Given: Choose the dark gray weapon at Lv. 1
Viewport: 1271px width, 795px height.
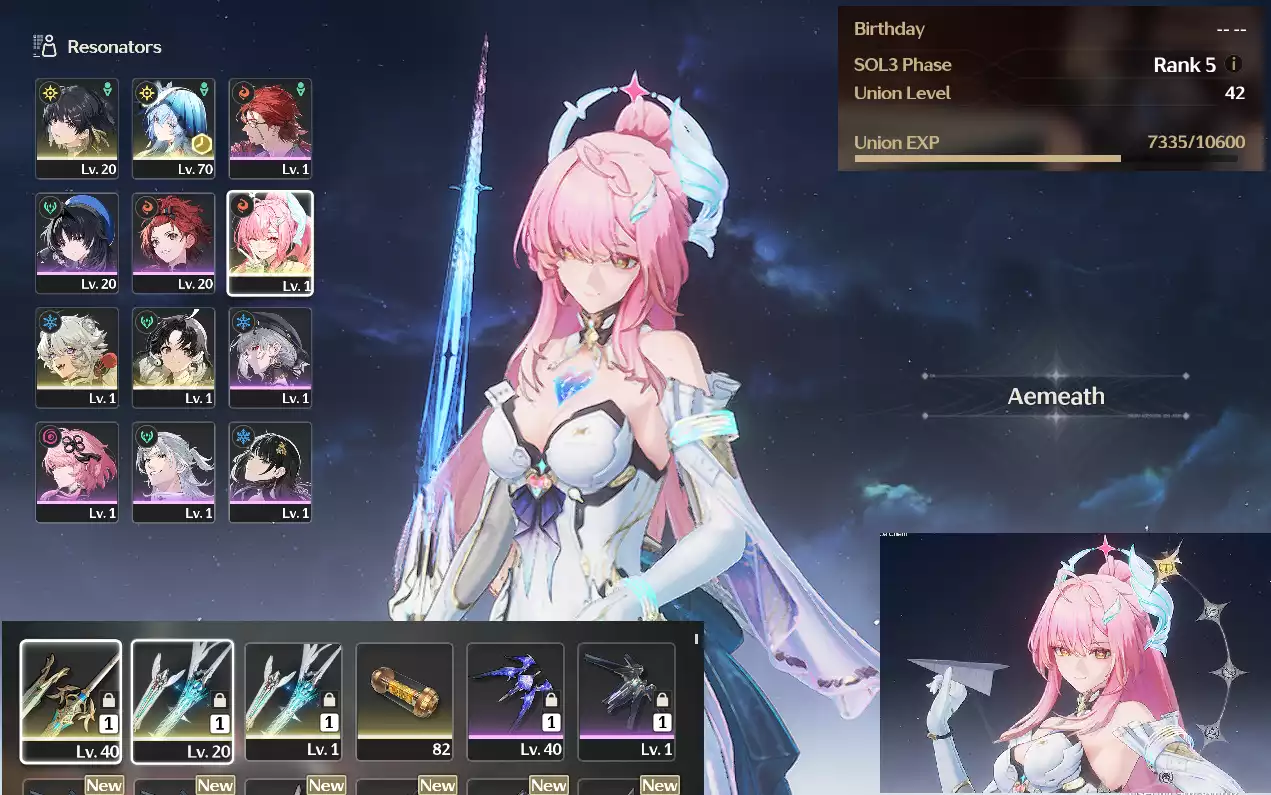Looking at the screenshot, I should [x=626, y=700].
